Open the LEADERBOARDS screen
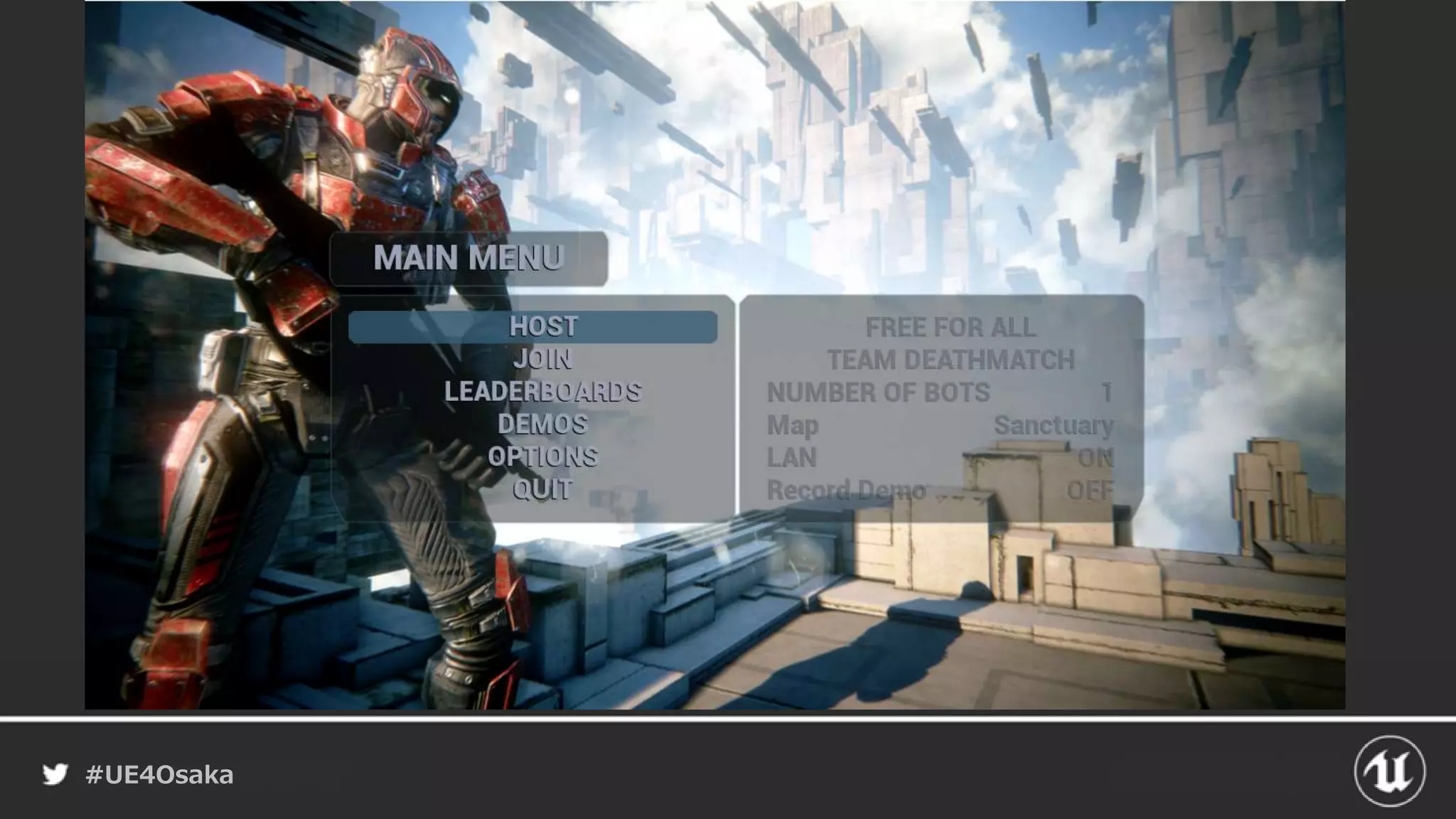The width and height of the screenshot is (1456, 819). point(542,392)
